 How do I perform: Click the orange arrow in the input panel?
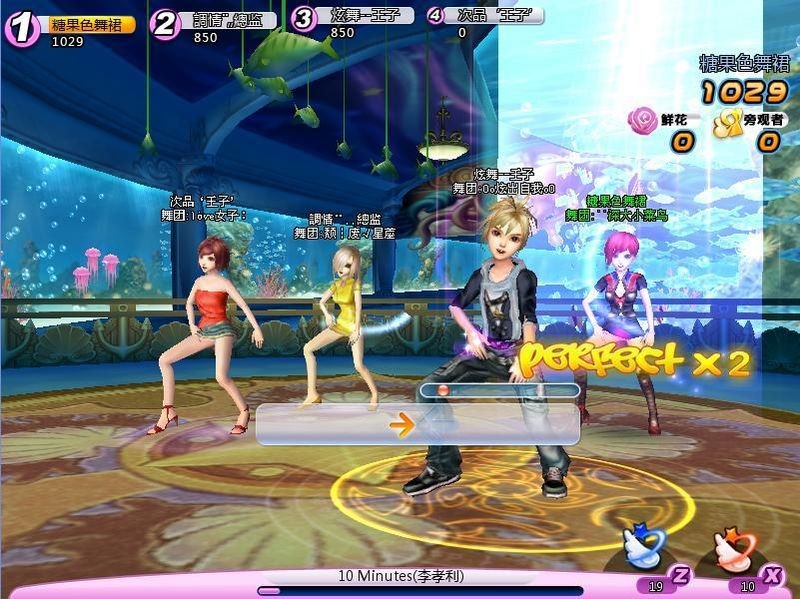402,425
